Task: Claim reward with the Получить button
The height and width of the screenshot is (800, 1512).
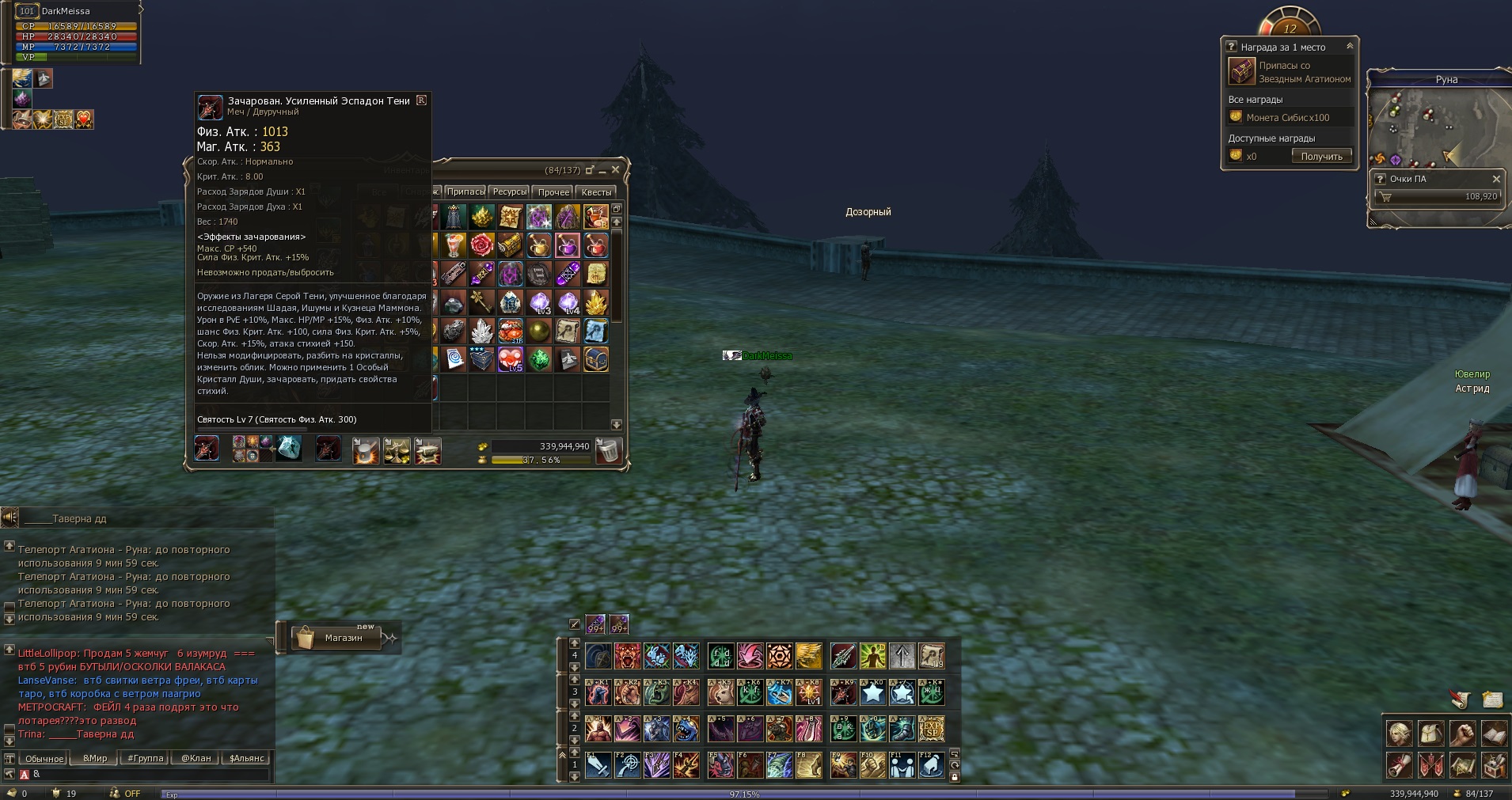Action: (x=1321, y=157)
